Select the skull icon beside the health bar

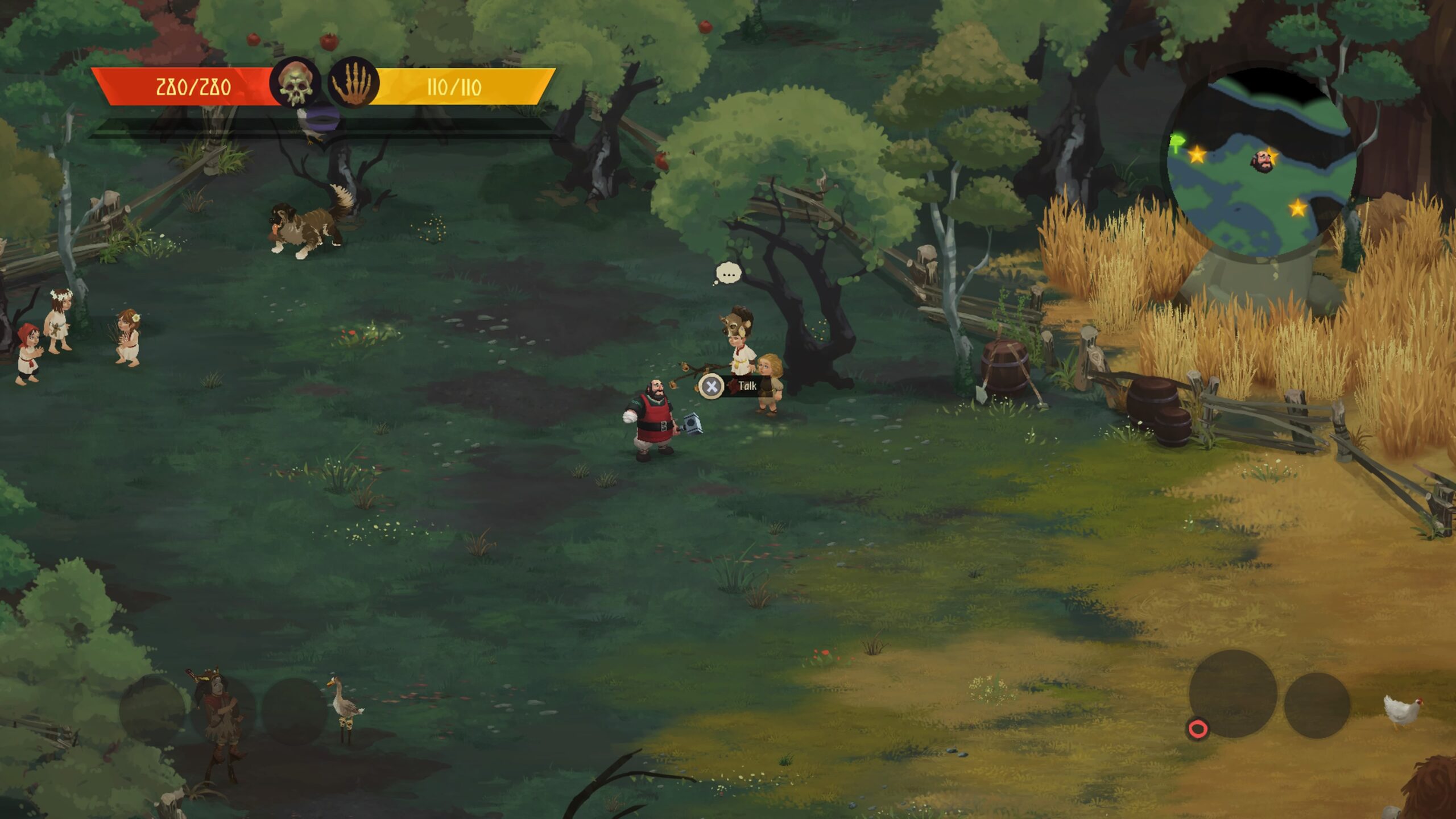click(x=295, y=84)
